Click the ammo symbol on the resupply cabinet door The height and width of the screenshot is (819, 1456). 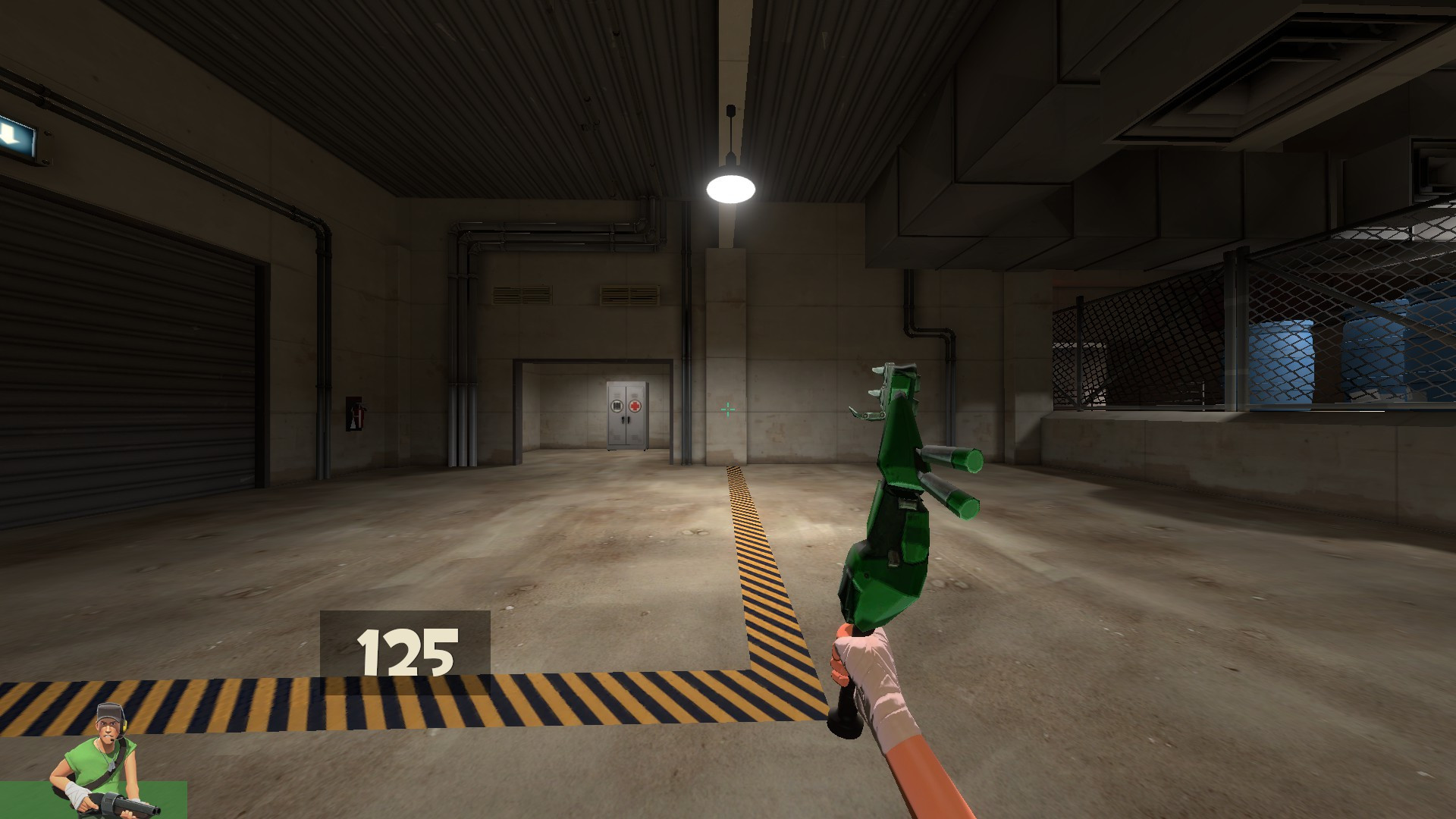[x=617, y=405]
